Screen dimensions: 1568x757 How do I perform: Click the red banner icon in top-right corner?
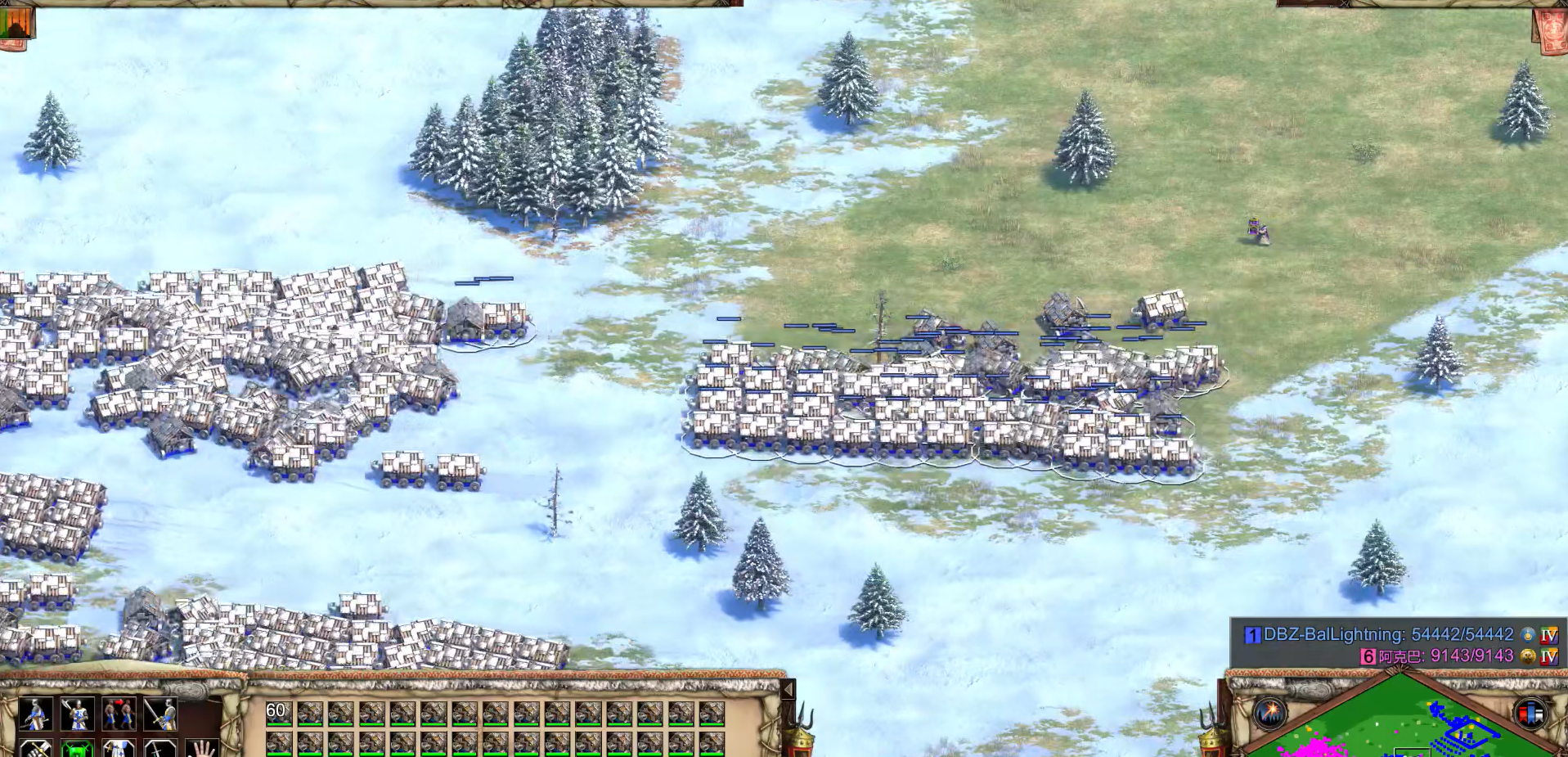coord(1551,29)
